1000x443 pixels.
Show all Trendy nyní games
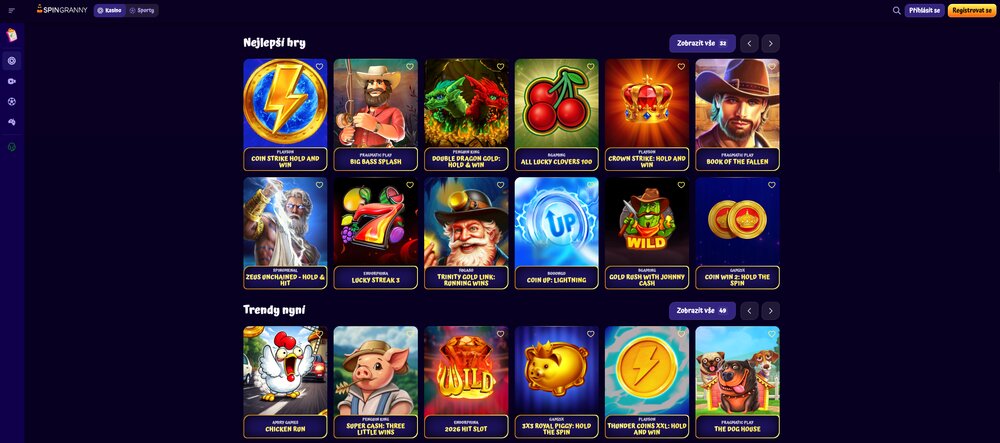[702, 310]
